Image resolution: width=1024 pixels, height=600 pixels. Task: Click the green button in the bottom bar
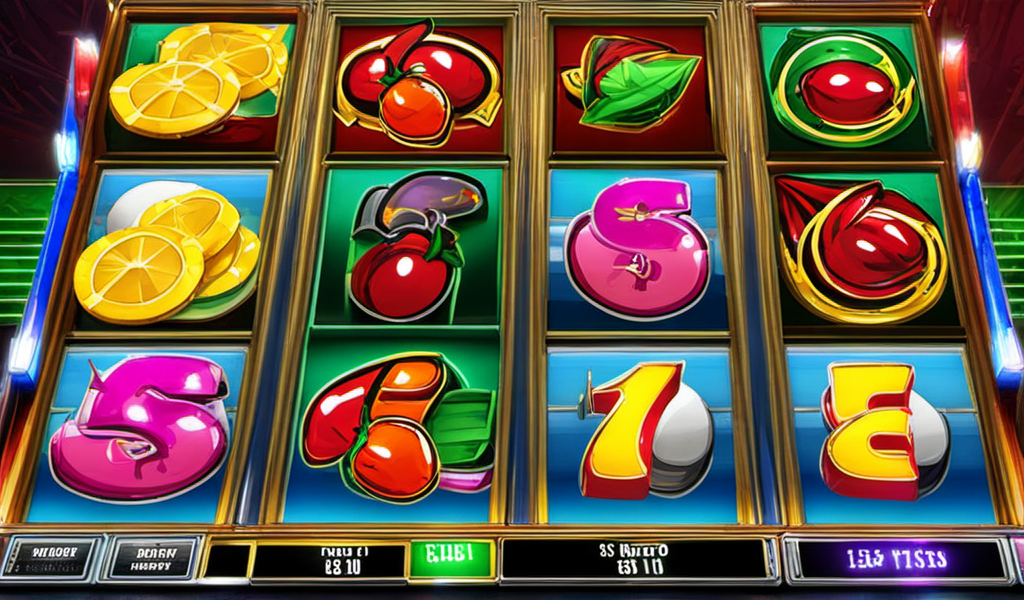(453, 559)
